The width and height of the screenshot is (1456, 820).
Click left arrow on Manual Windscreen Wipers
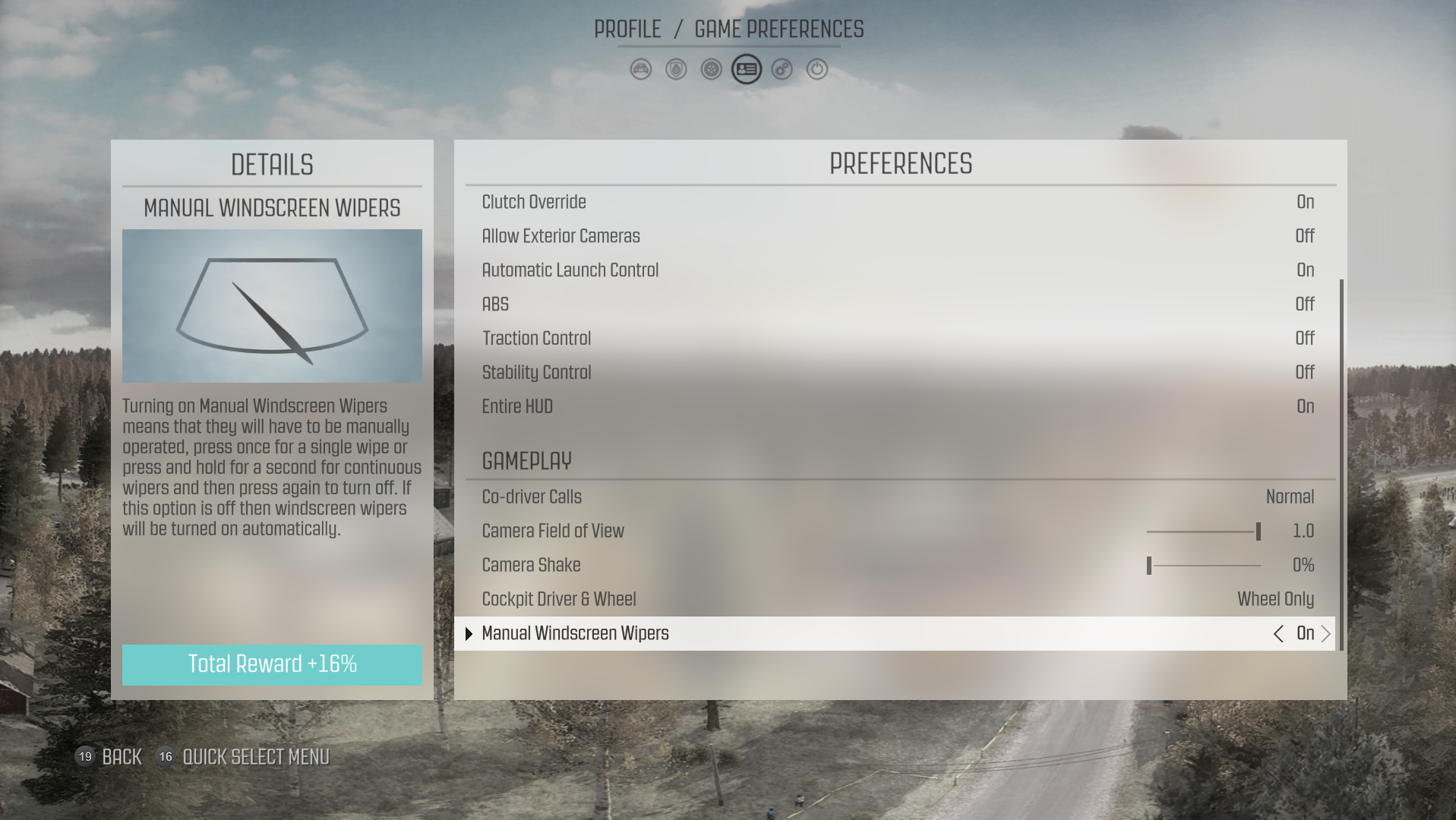[1278, 634]
